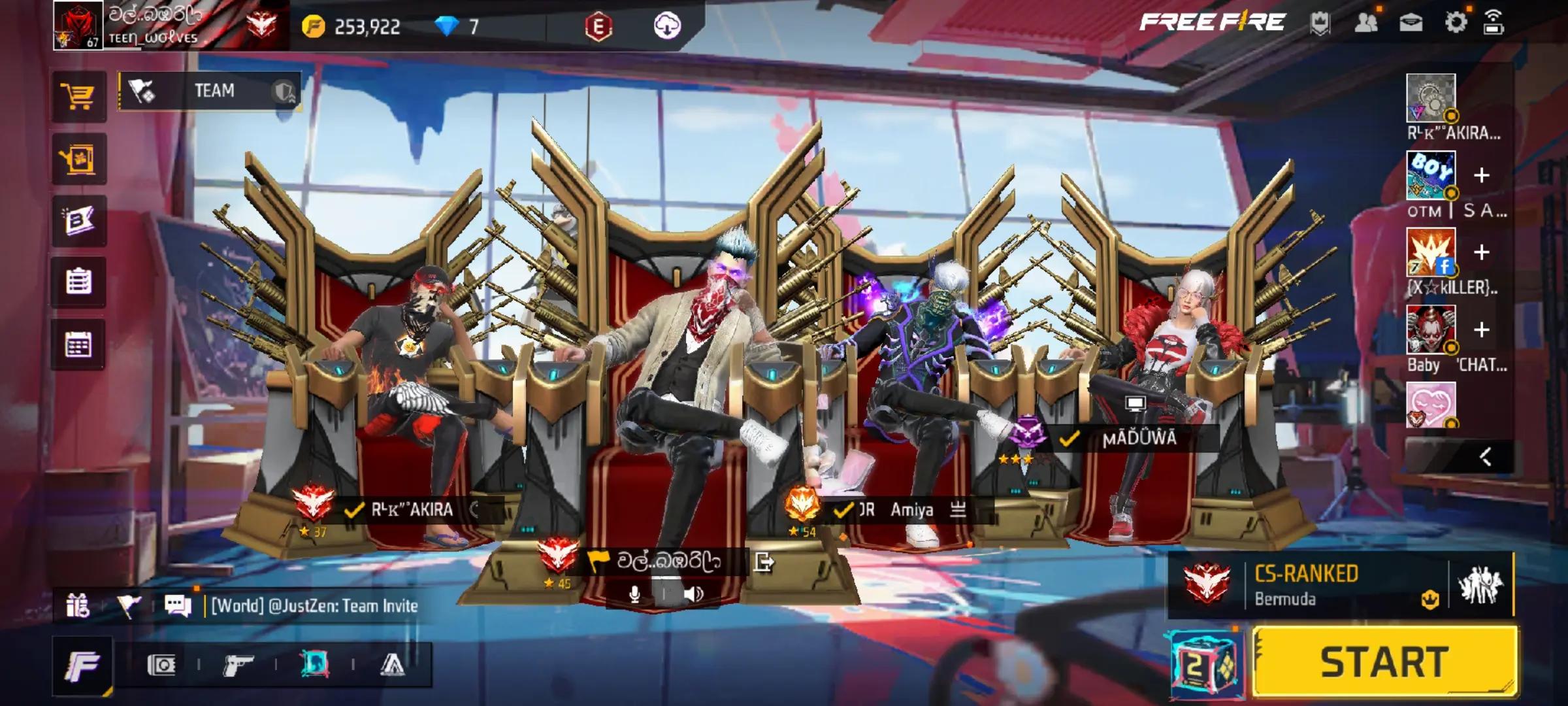This screenshot has height=706, width=1568.
Task: Open the missions clipboard icon
Action: click(x=78, y=282)
